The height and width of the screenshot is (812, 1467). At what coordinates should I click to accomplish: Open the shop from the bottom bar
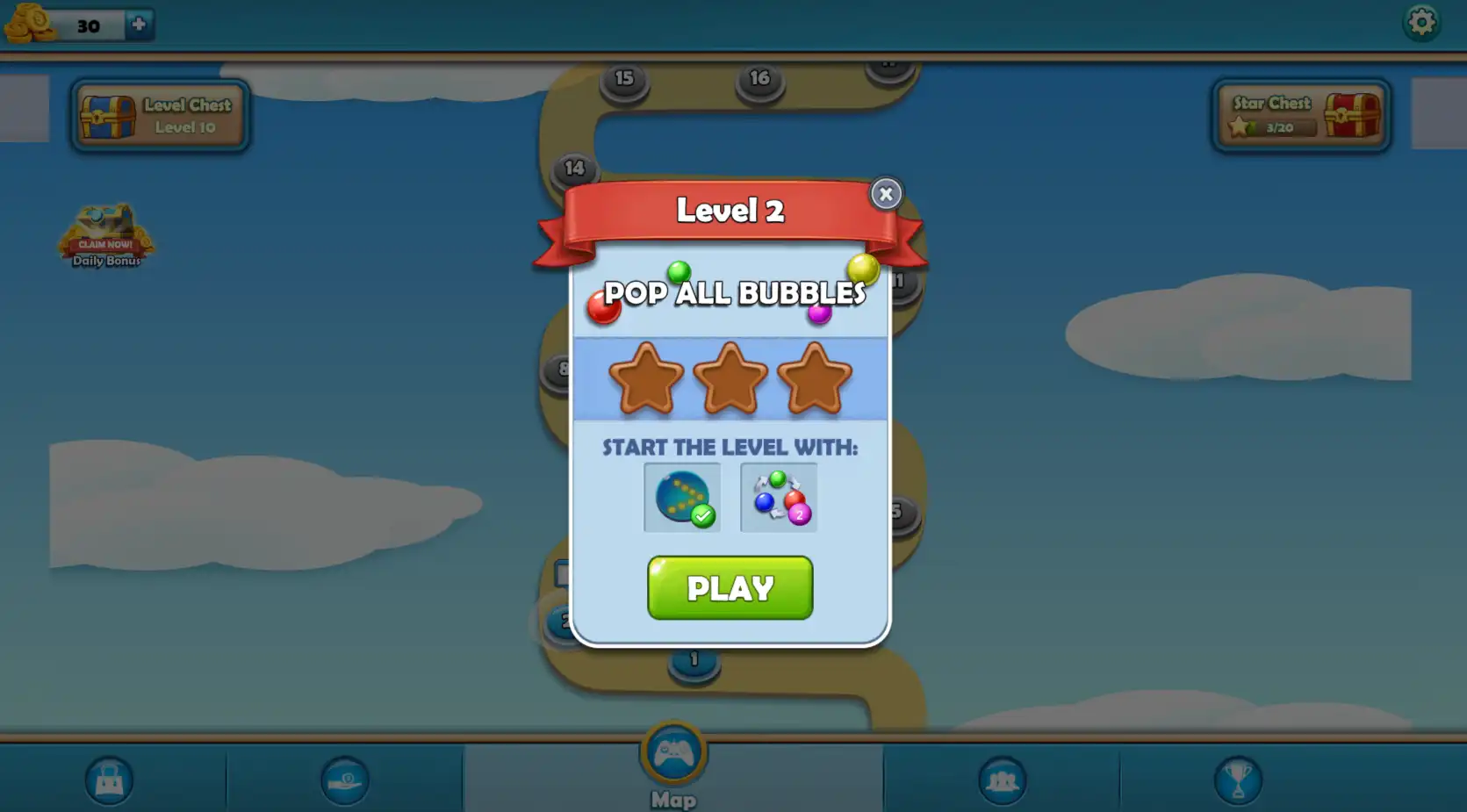pyautogui.click(x=108, y=780)
